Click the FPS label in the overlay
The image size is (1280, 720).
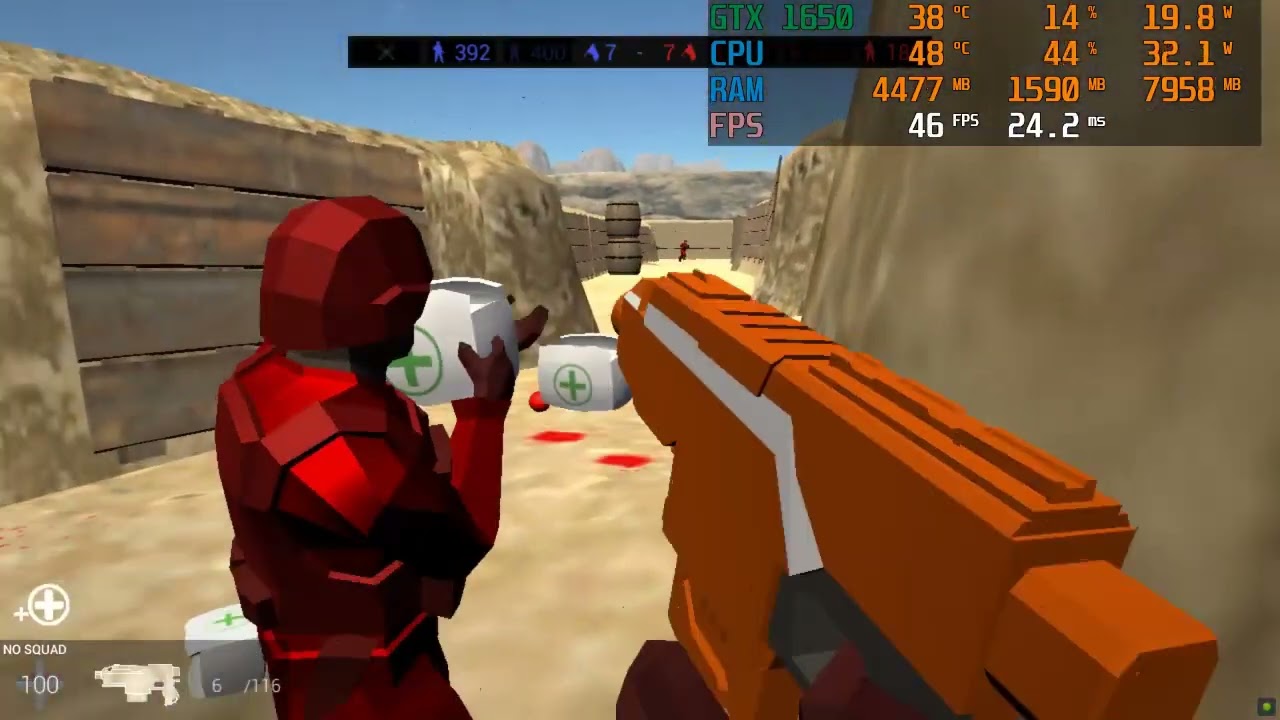(736, 126)
